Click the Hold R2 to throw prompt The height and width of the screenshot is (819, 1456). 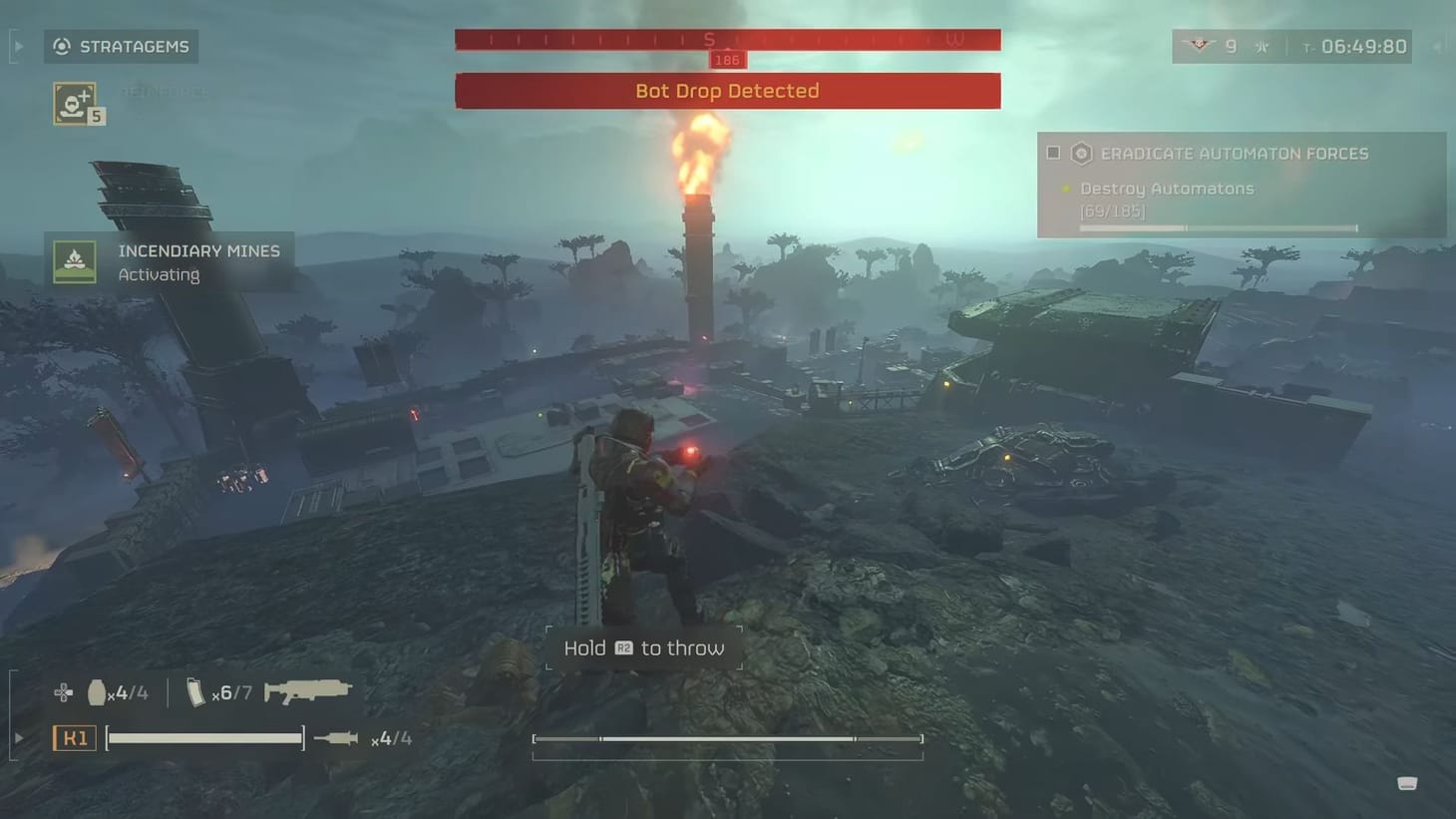pyautogui.click(x=642, y=647)
